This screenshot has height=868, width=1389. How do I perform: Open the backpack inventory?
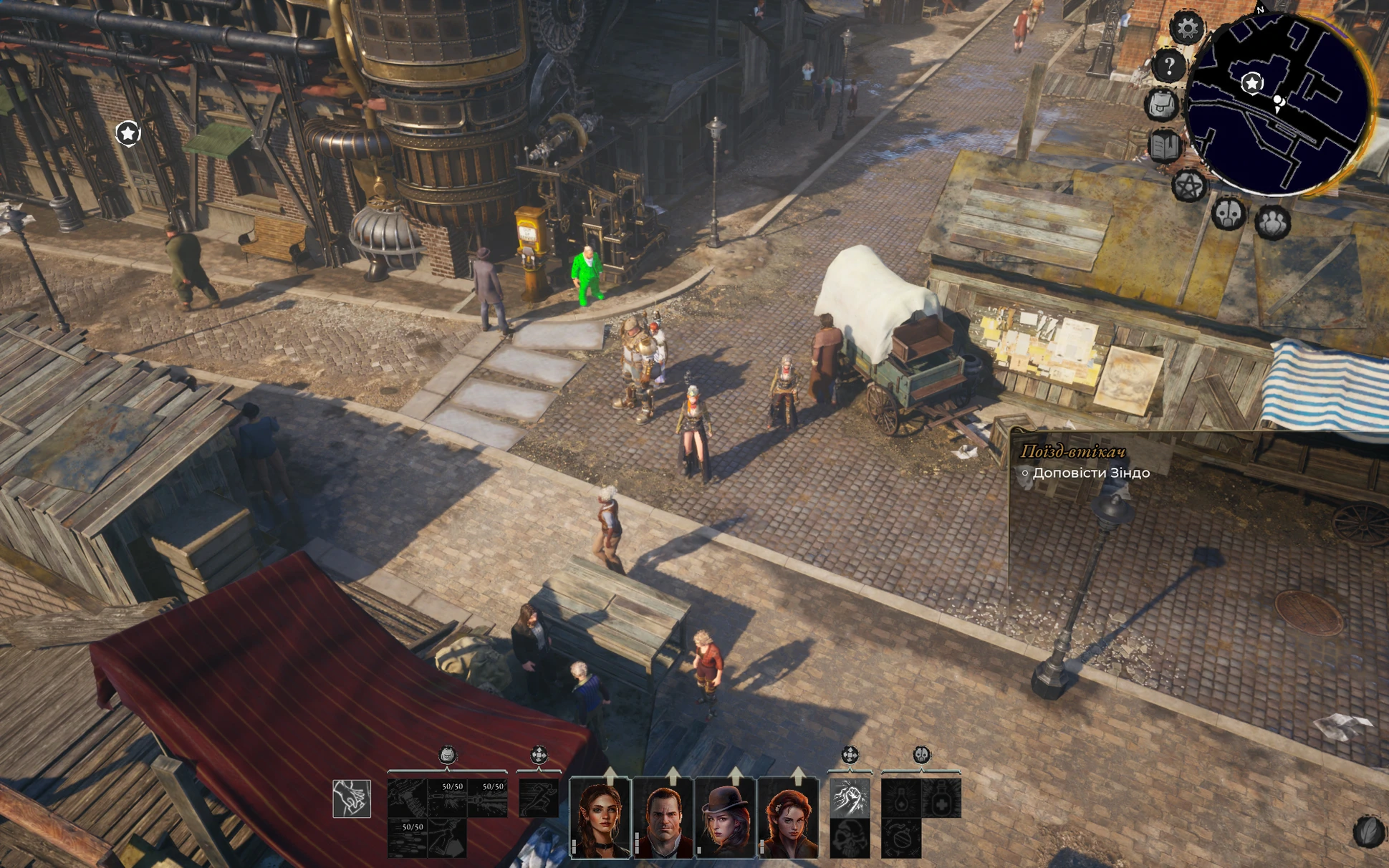click(1162, 105)
